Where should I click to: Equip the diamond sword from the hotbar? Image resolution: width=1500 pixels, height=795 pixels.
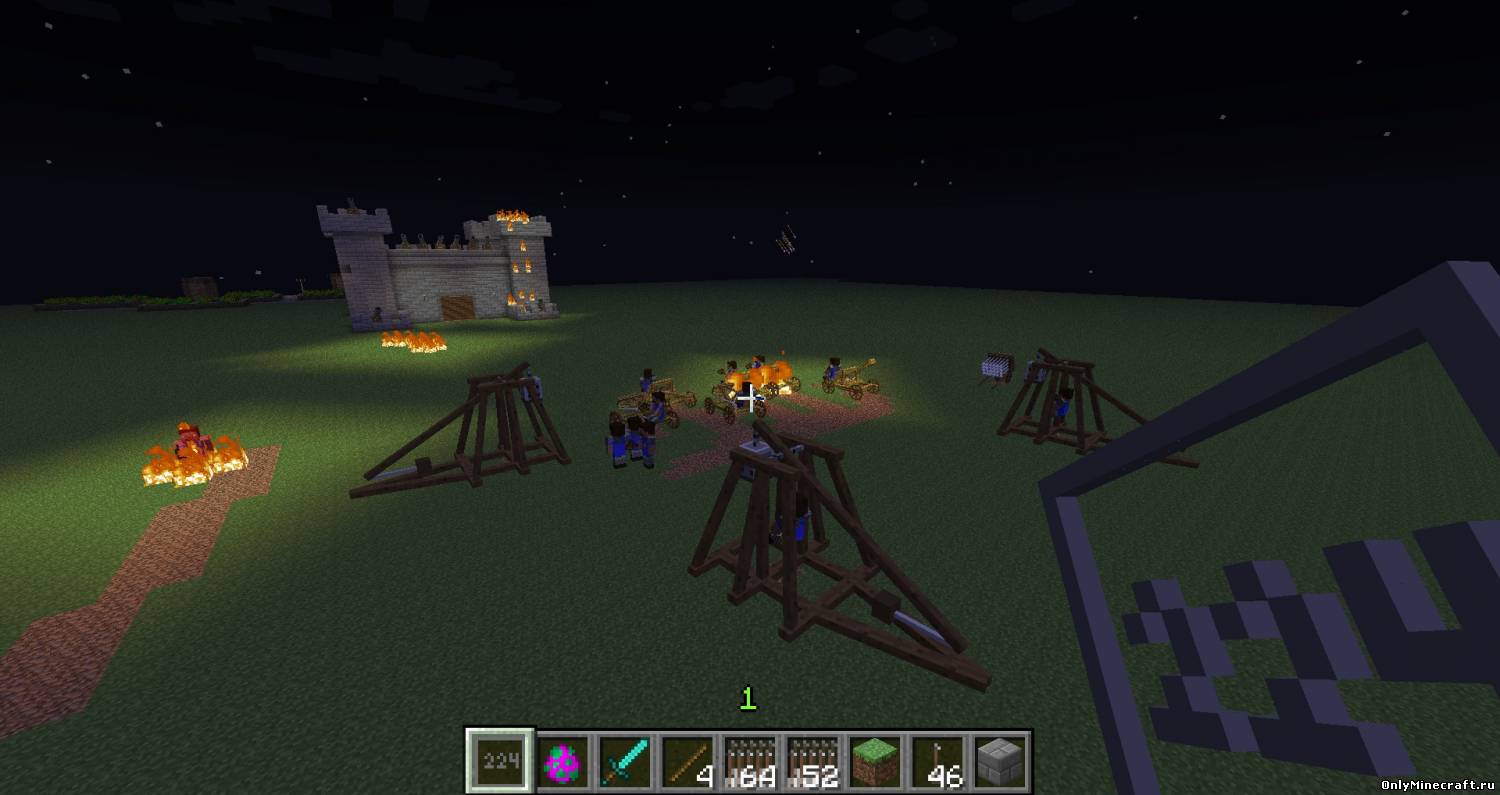coord(626,763)
